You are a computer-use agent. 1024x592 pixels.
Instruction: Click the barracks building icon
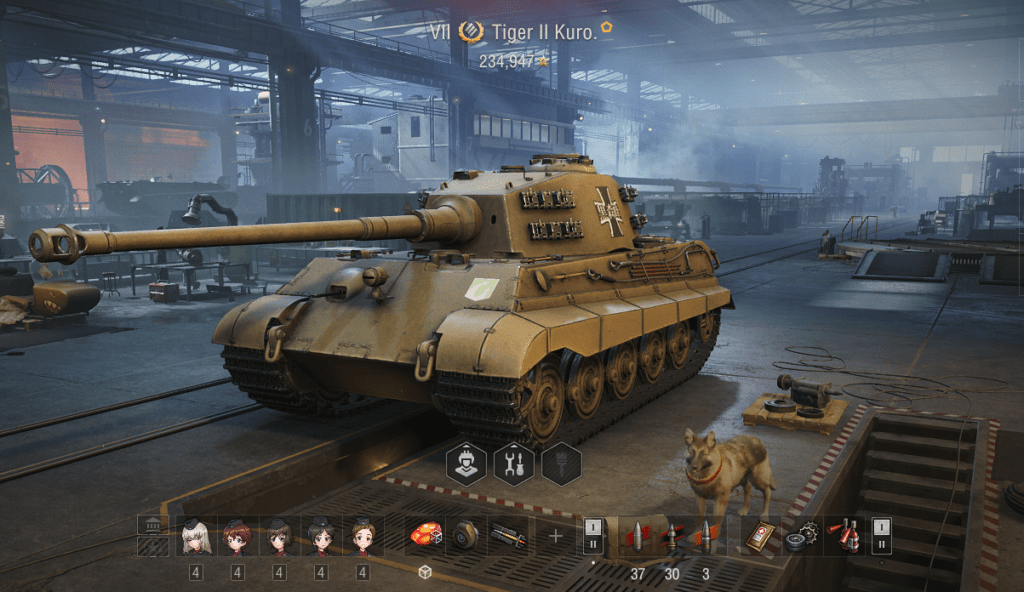pyautogui.click(x=152, y=526)
